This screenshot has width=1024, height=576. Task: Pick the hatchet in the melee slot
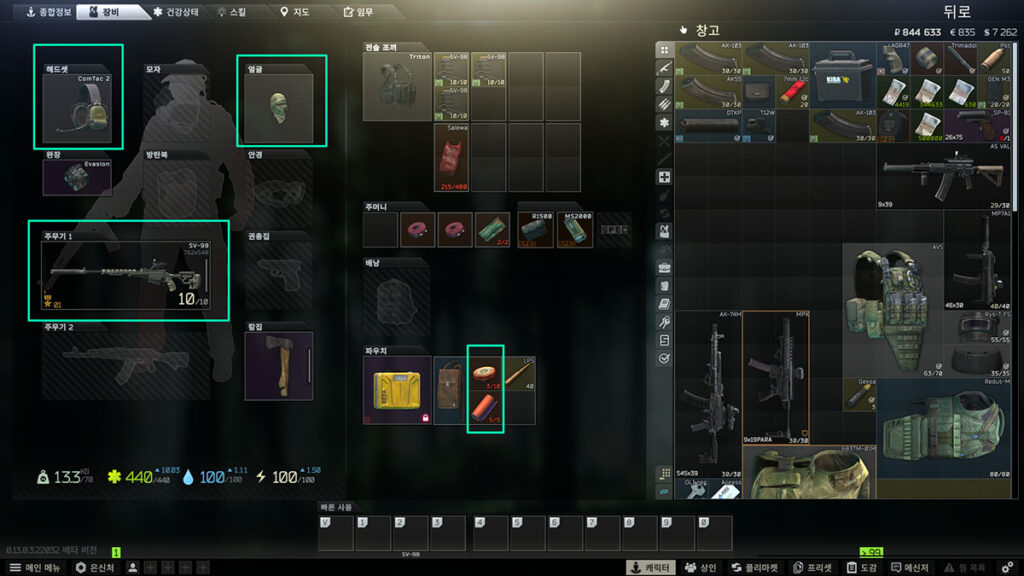[x=279, y=365]
